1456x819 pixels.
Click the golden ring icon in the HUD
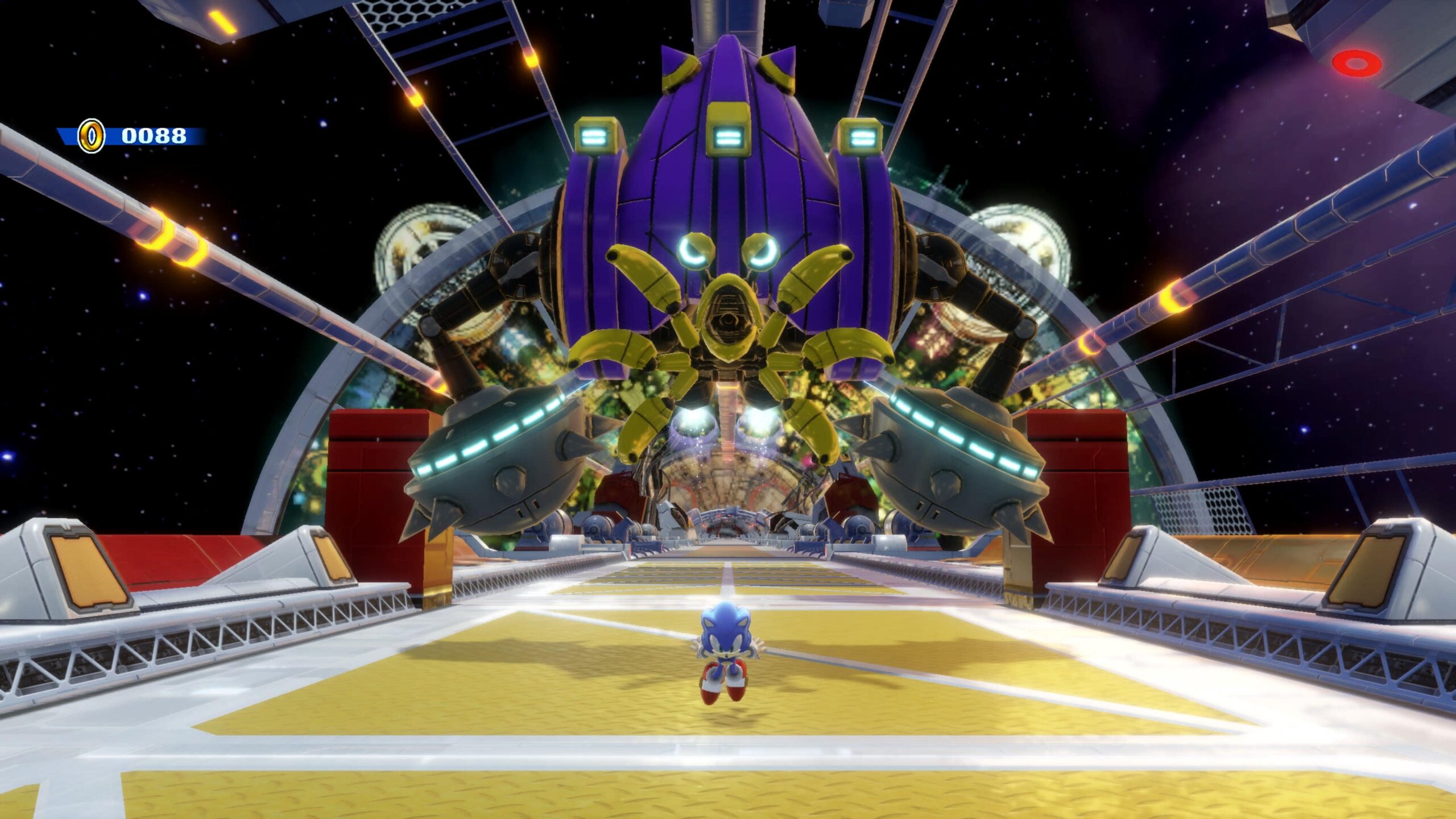[91, 136]
